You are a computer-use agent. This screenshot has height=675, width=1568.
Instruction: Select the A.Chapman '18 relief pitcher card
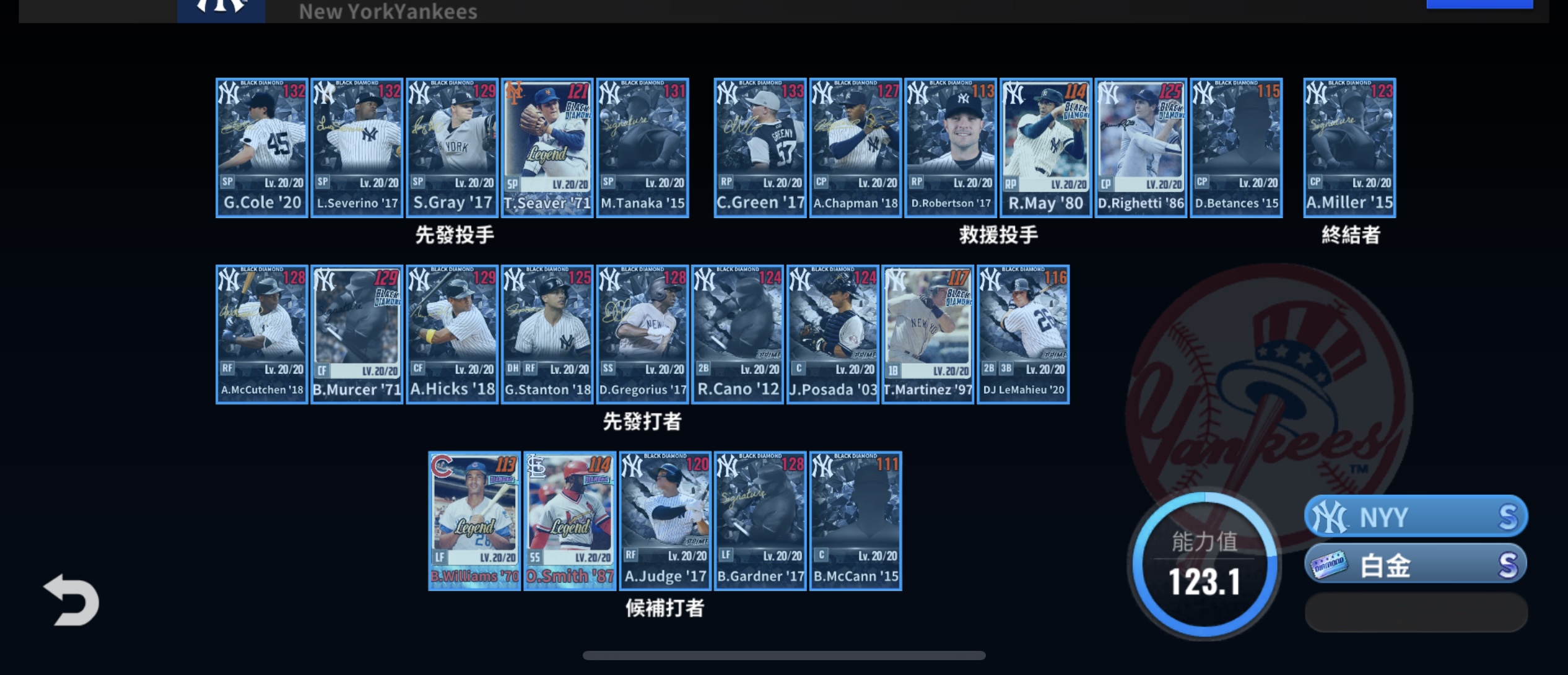[855, 147]
